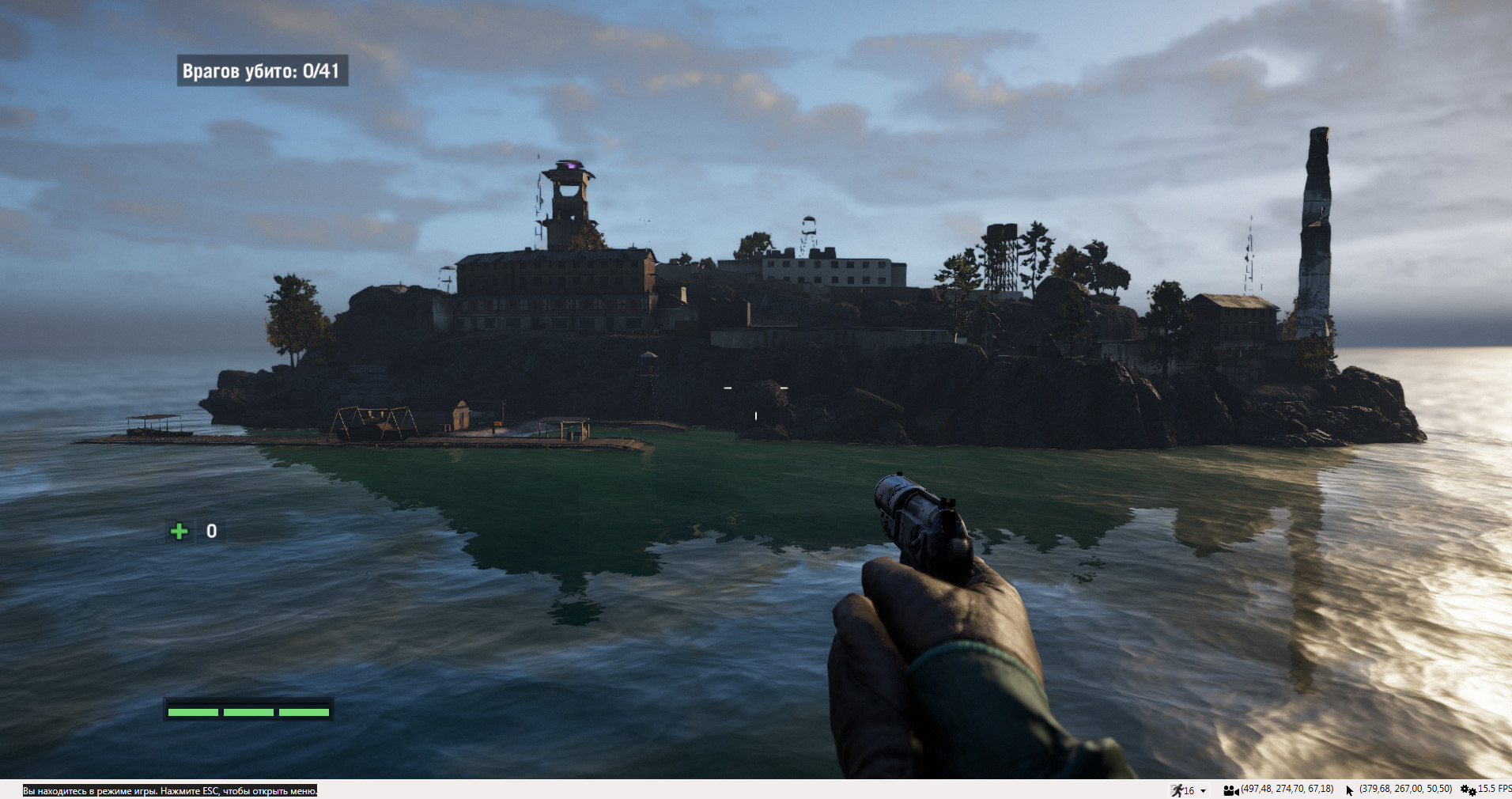Click the green medkit cross icon
The height and width of the screenshot is (799, 1512).
coord(179,531)
